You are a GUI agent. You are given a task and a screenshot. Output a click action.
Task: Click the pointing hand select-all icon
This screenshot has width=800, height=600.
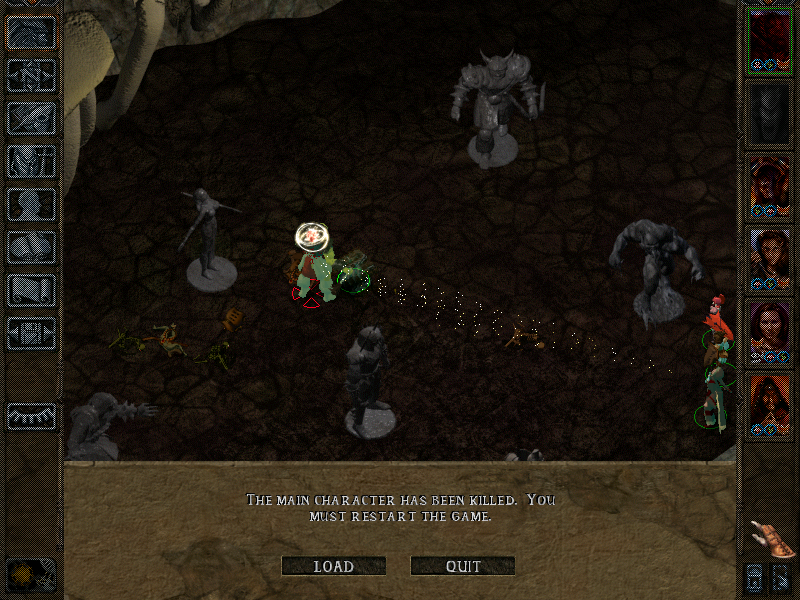click(769, 538)
